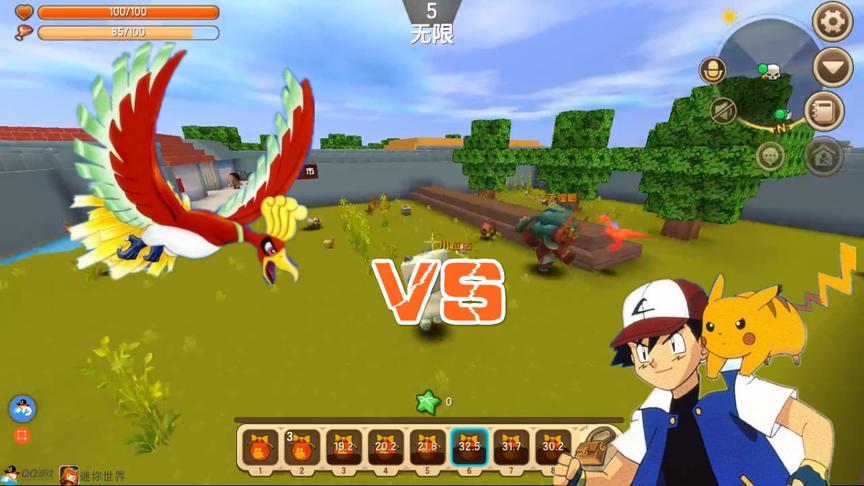
Task: Open the gear settings menu
Action: click(x=831, y=22)
